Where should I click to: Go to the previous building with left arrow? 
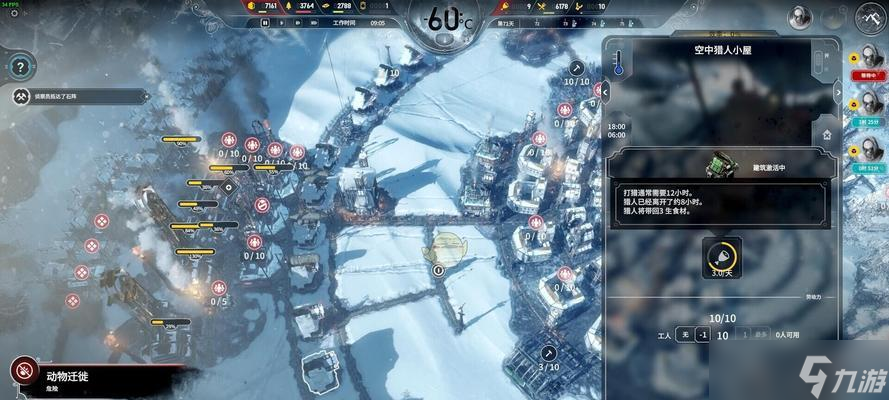(604, 91)
